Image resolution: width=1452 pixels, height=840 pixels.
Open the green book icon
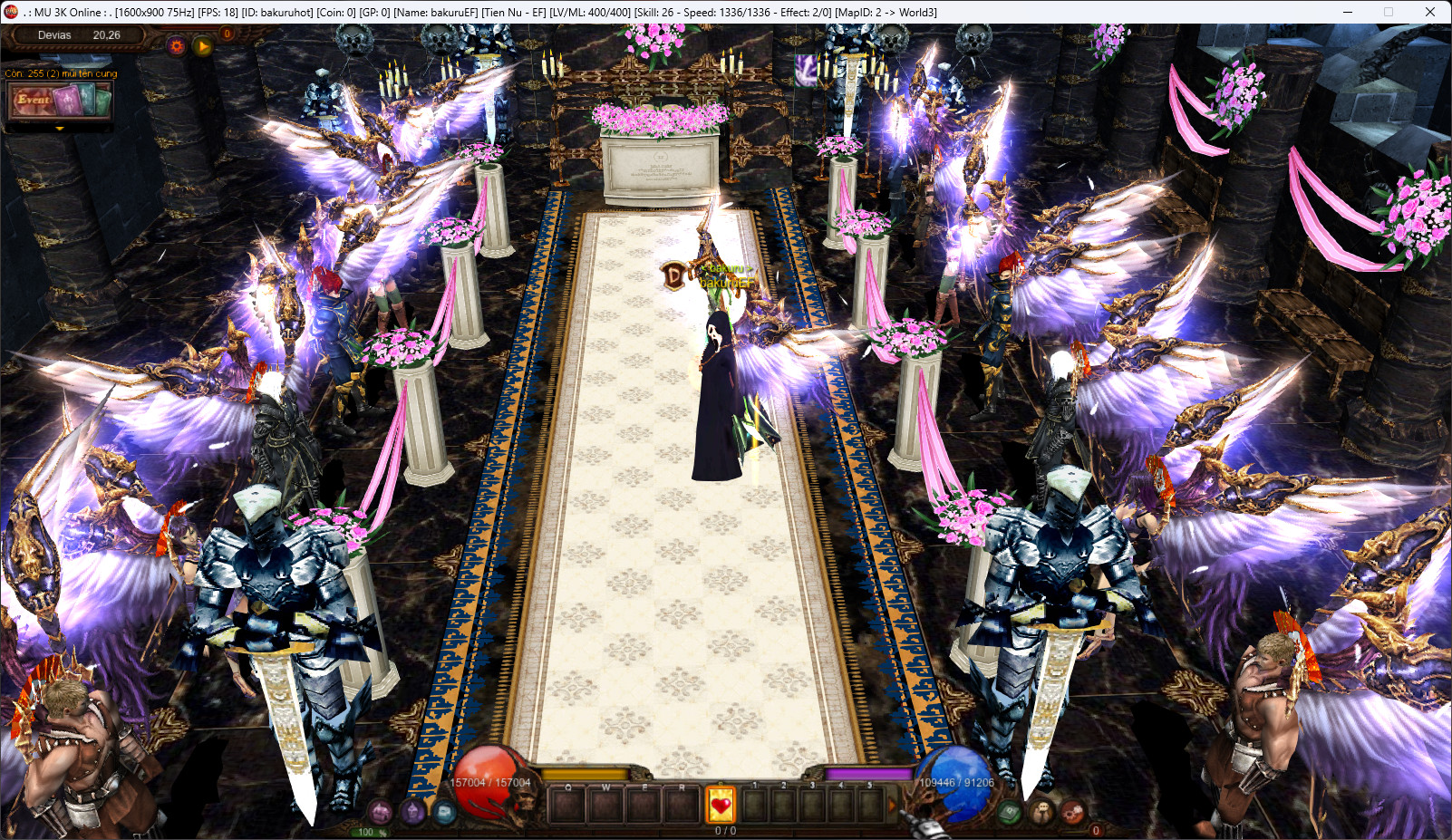pos(1010,811)
